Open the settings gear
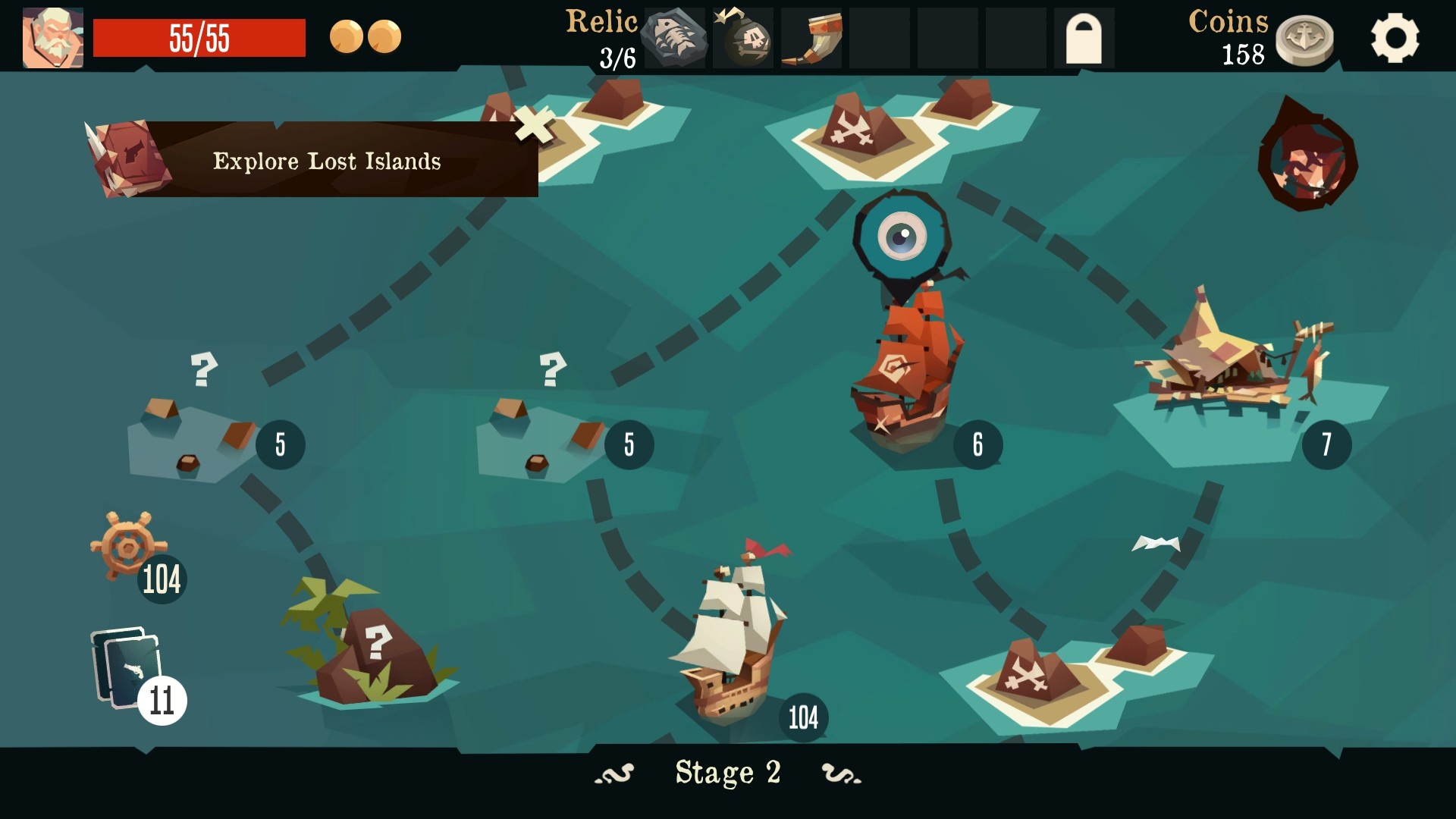This screenshot has height=819, width=1456. tap(1396, 38)
